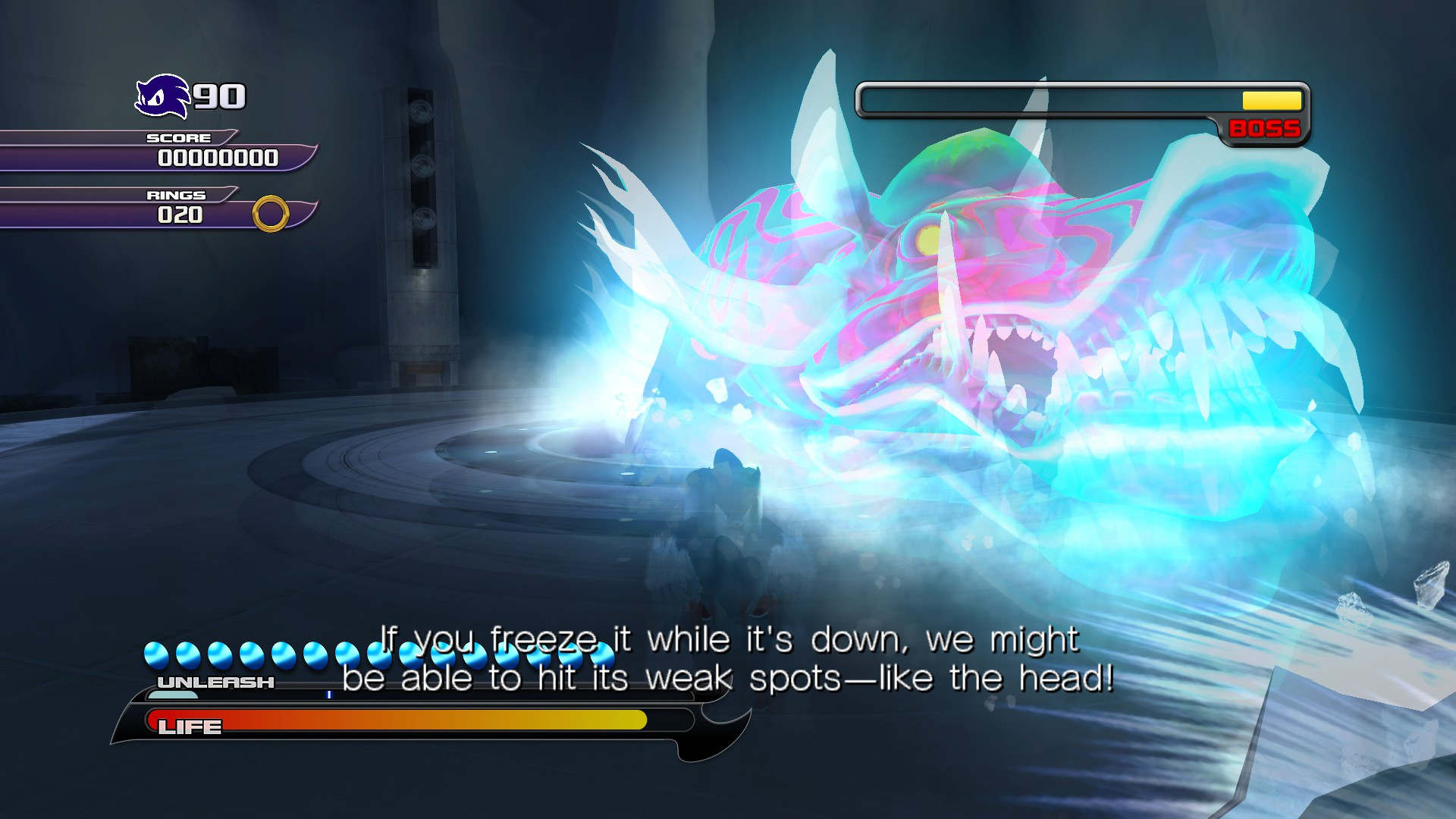Click the yellow eye of the ice dragon boss
The width and height of the screenshot is (1456, 819).
pyautogui.click(x=927, y=239)
